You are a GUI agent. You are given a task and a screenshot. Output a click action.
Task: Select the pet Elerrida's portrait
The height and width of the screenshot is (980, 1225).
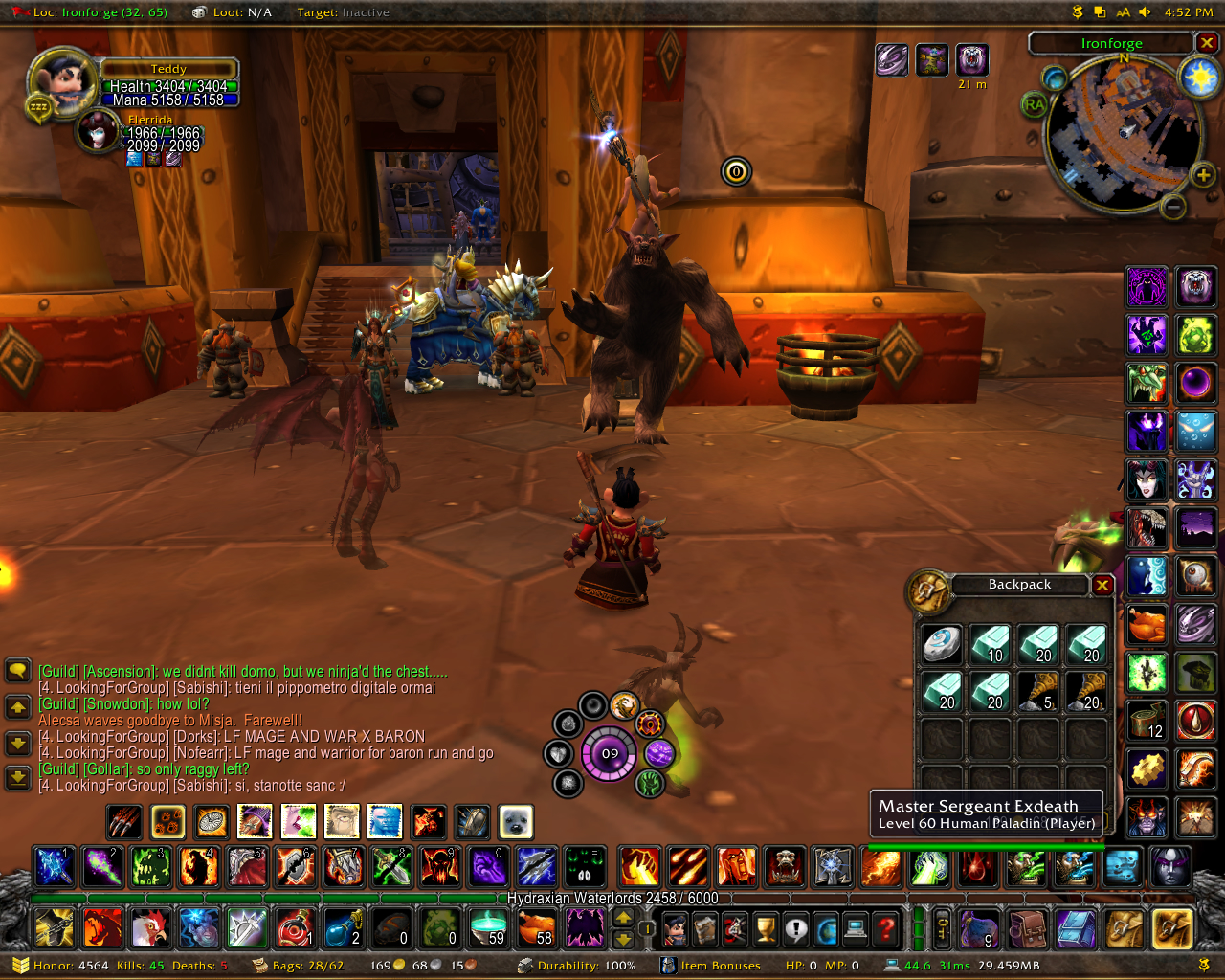pyautogui.click(x=98, y=131)
